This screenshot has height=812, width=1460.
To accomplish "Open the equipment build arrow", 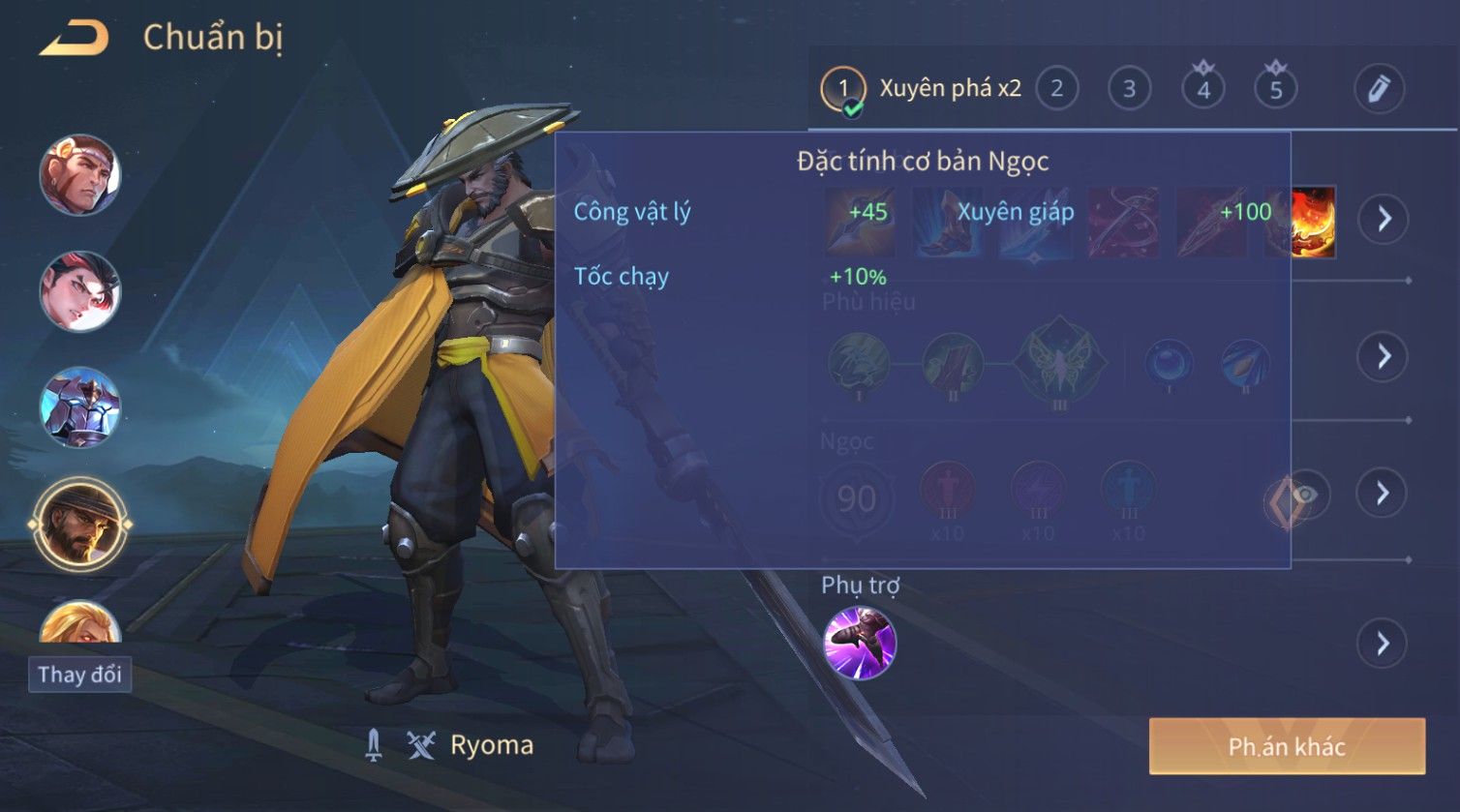I will point(1383,219).
